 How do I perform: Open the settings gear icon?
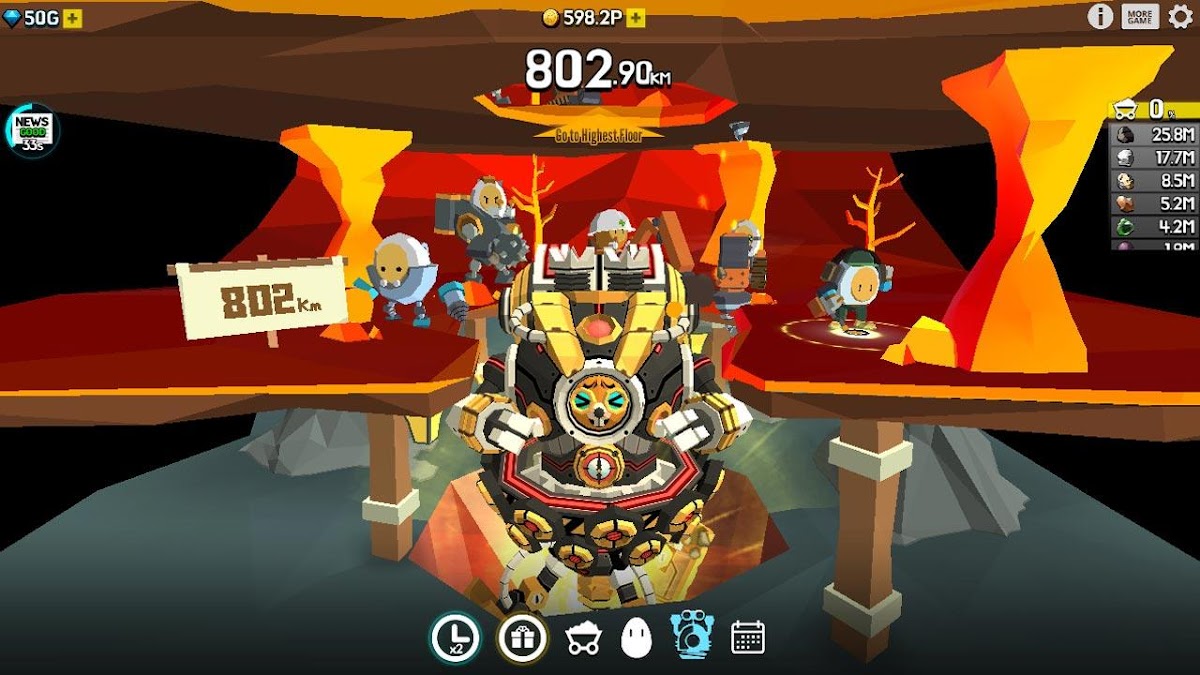[x=1180, y=16]
